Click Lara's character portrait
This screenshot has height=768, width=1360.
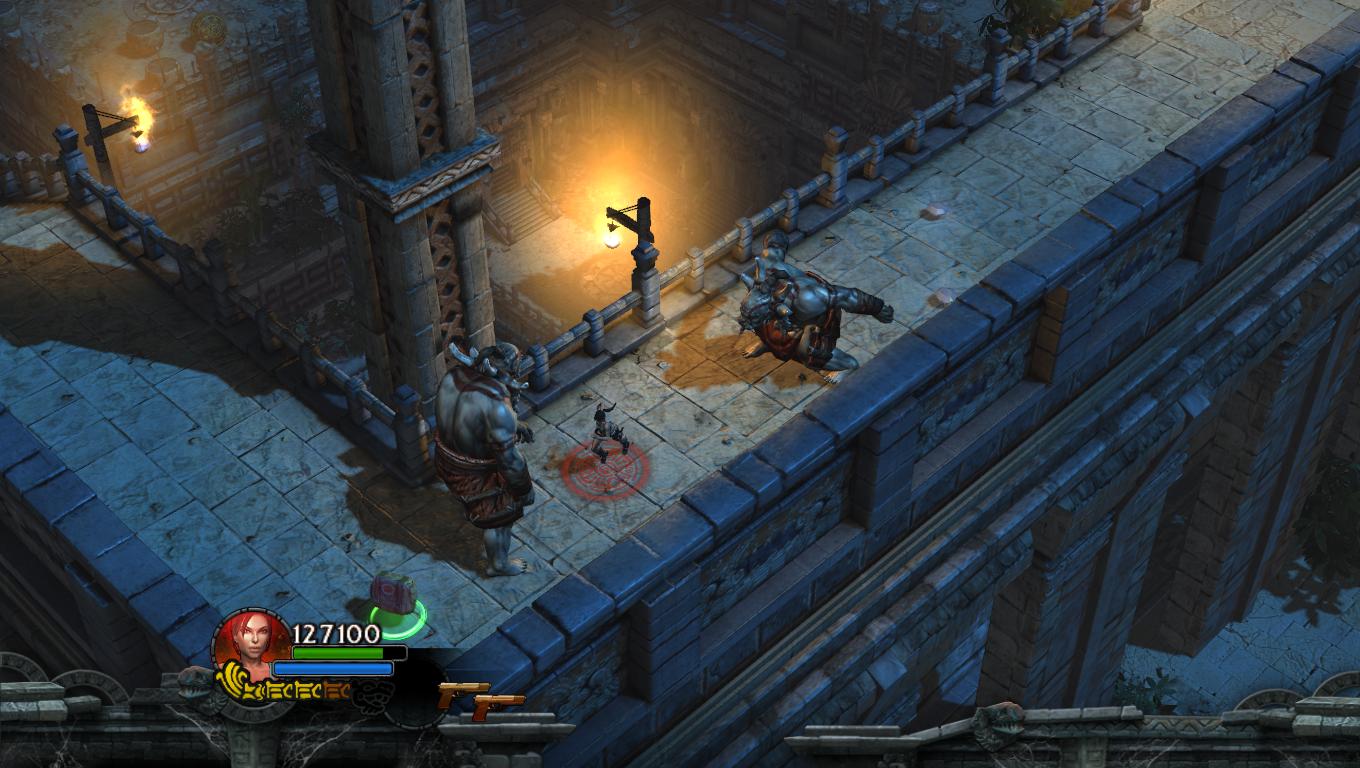249,643
